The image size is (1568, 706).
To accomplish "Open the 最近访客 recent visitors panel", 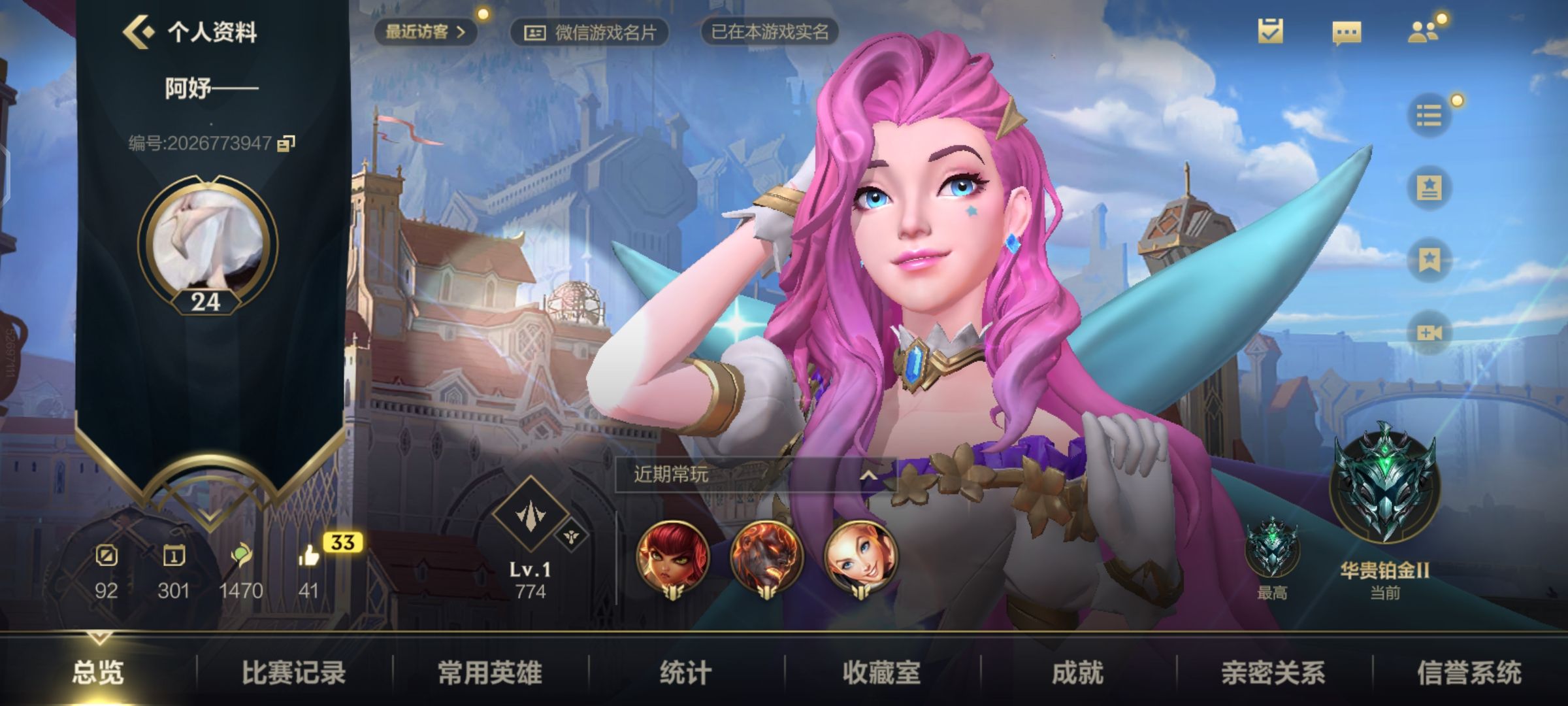I will 423,31.
